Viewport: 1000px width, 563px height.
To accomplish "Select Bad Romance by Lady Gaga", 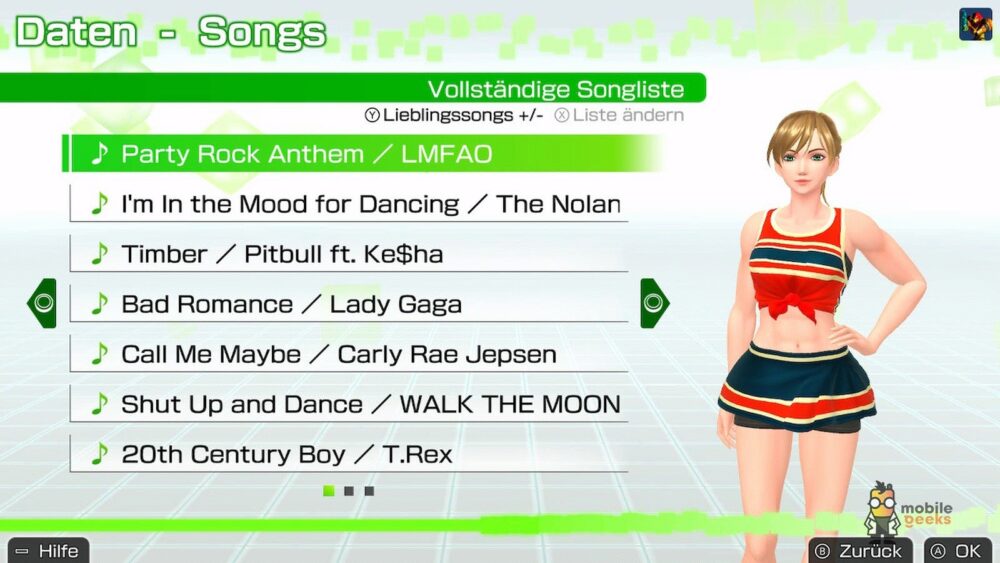I will pos(350,304).
